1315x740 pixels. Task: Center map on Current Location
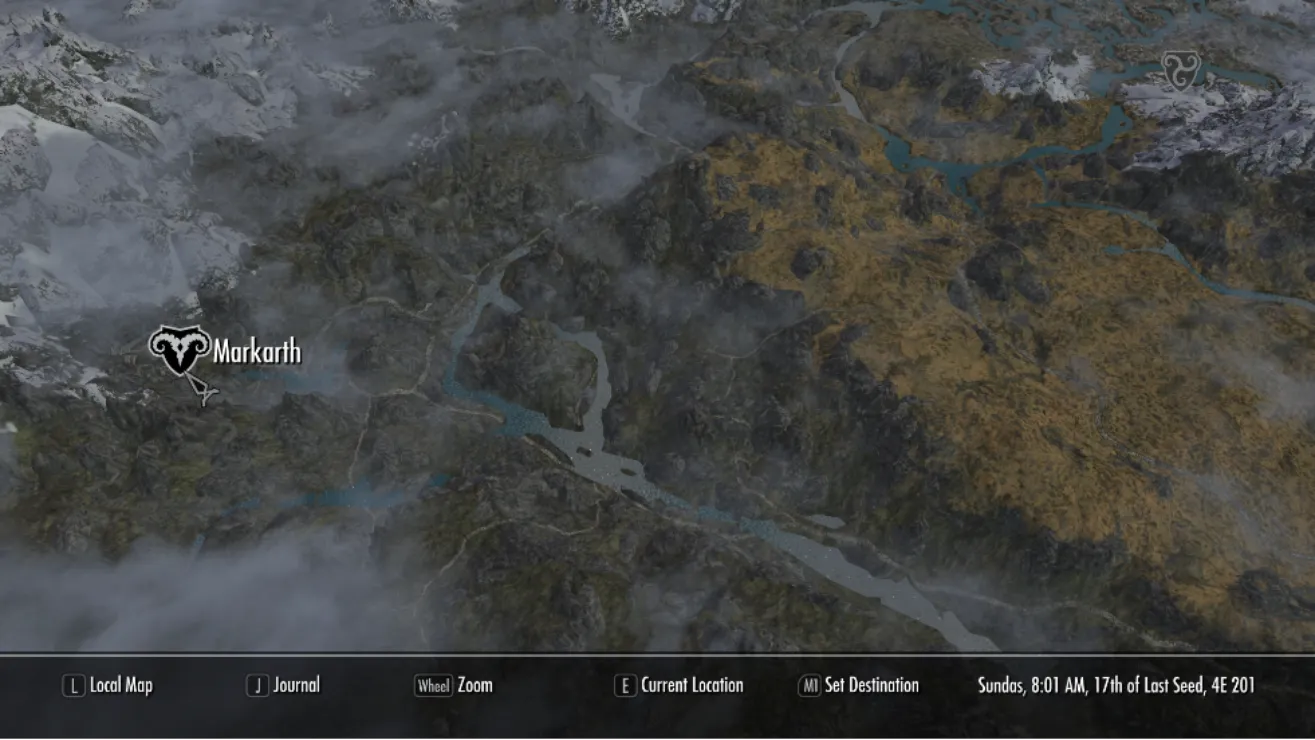tap(679, 685)
